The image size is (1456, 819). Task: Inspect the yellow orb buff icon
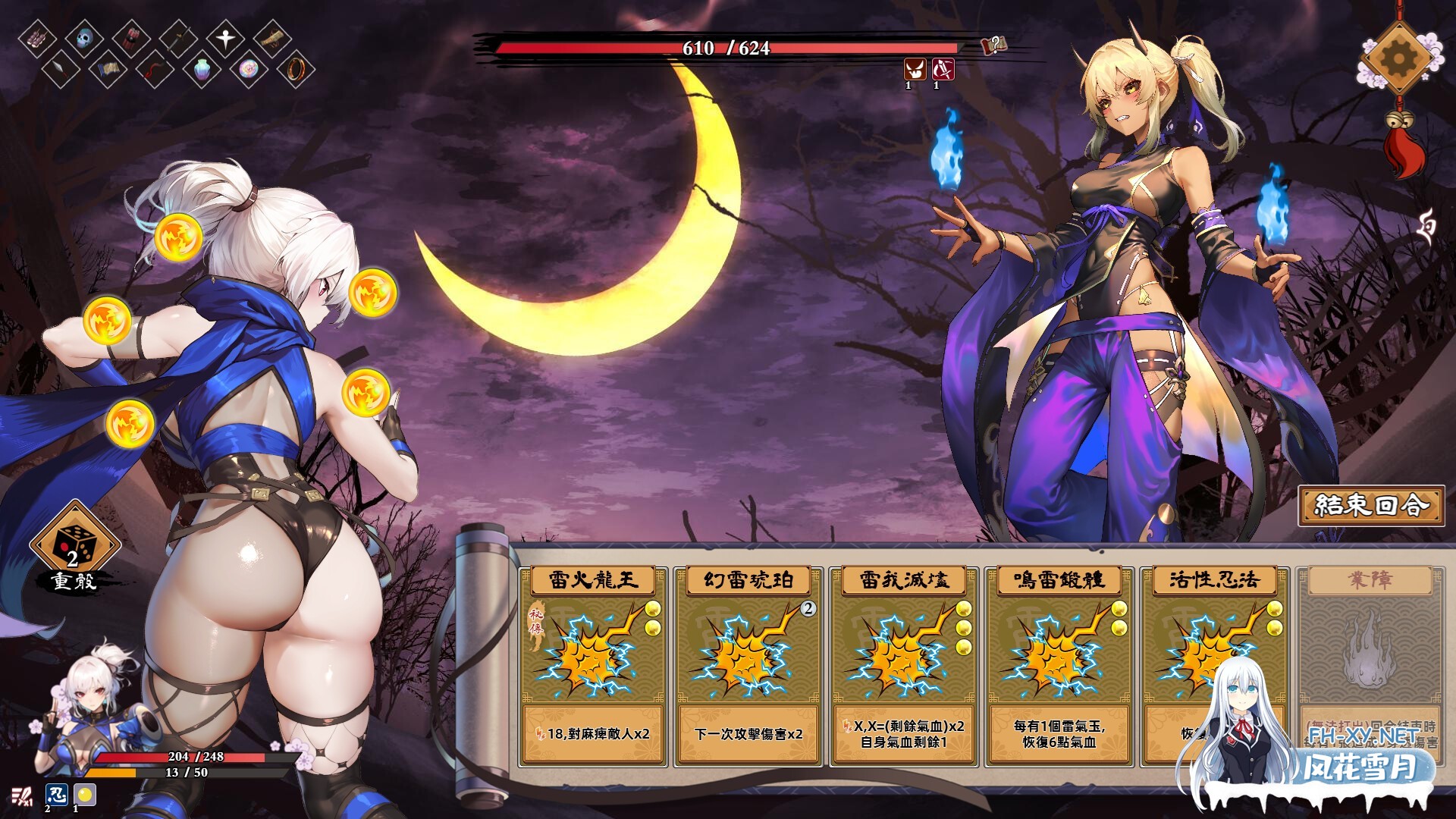point(84,795)
